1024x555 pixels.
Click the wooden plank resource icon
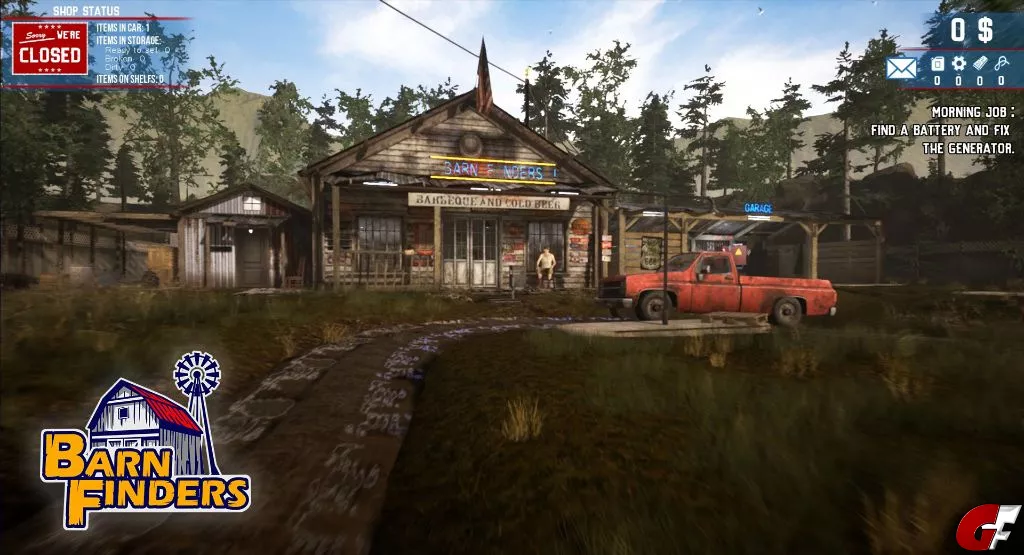click(980, 64)
